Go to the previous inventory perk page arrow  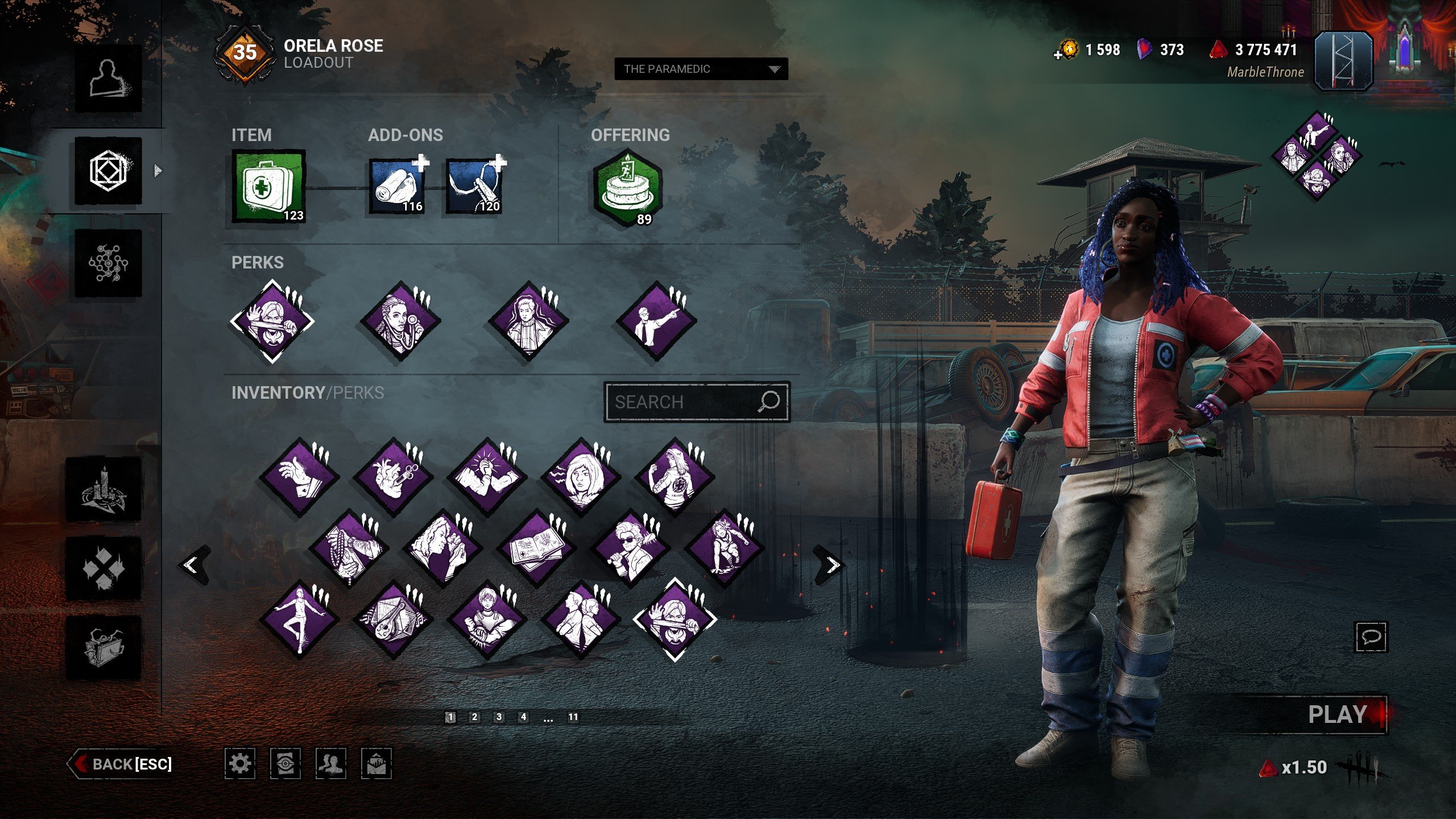(x=192, y=564)
